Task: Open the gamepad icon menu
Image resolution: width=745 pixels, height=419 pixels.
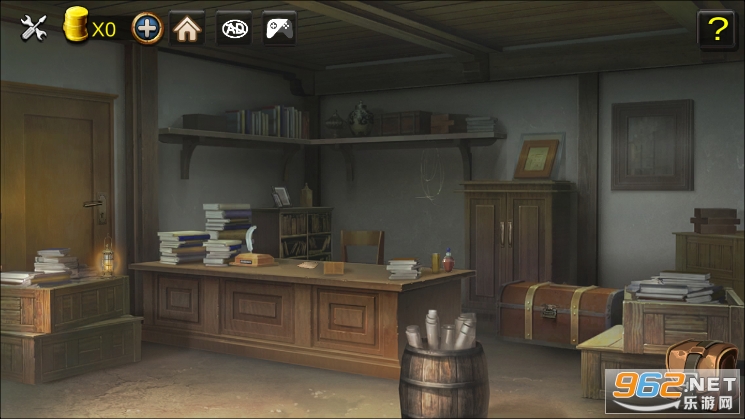Action: (279, 28)
